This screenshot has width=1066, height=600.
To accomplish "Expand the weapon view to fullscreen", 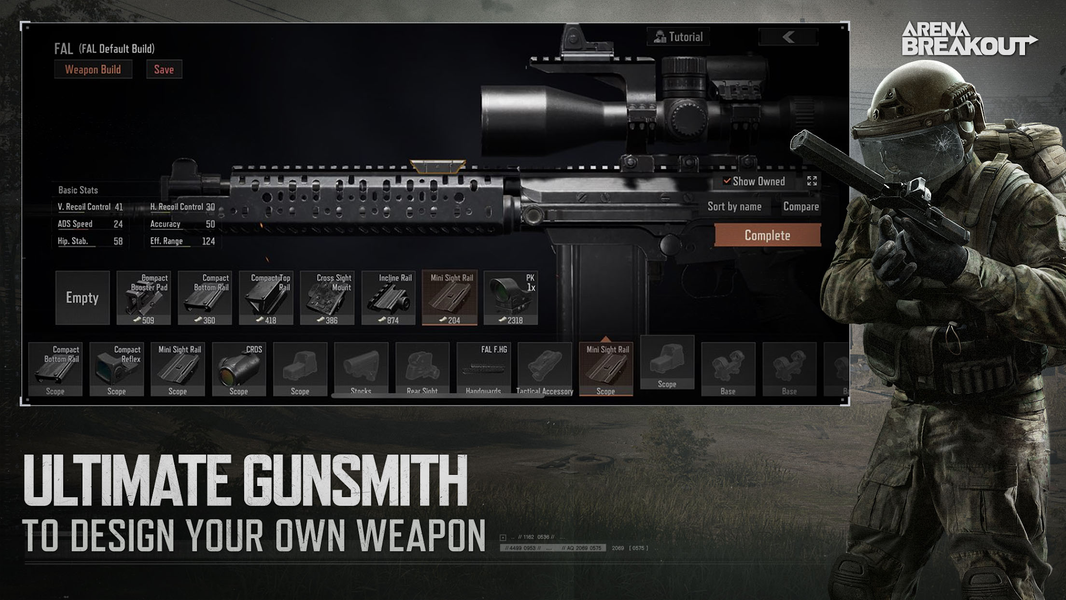I will 812,181.
